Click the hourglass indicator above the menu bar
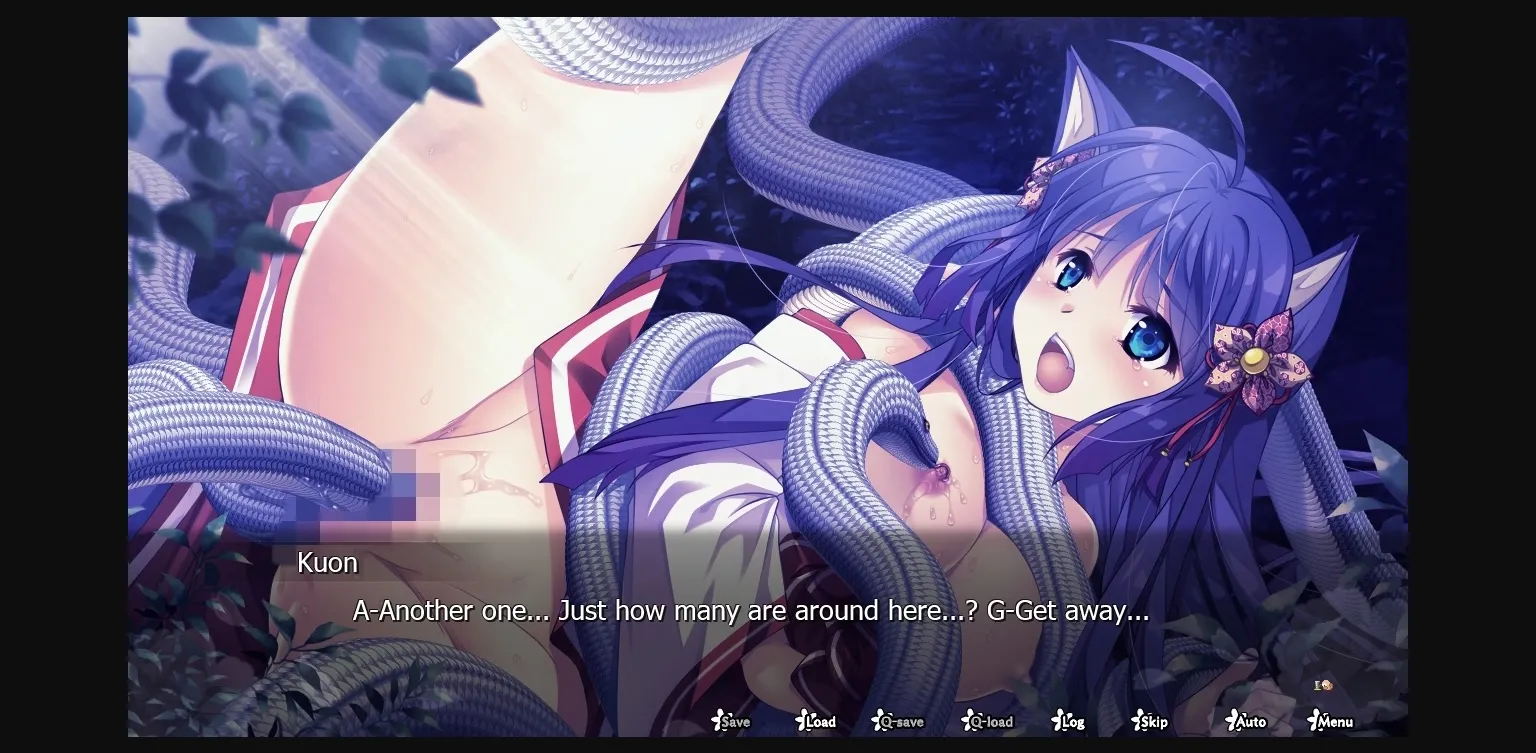The width and height of the screenshot is (1536, 753). (x=1316, y=686)
